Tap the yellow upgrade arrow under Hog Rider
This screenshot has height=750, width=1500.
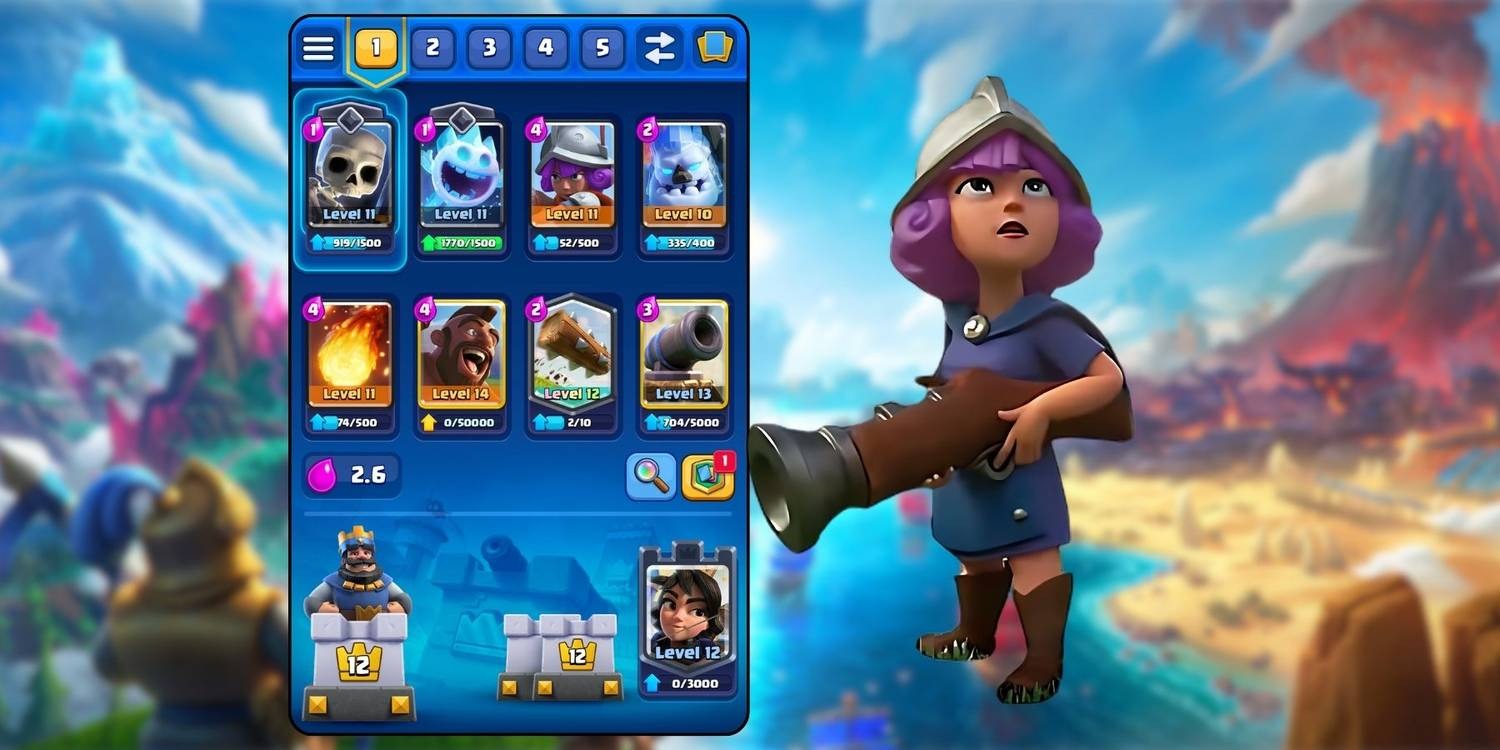pos(431,423)
